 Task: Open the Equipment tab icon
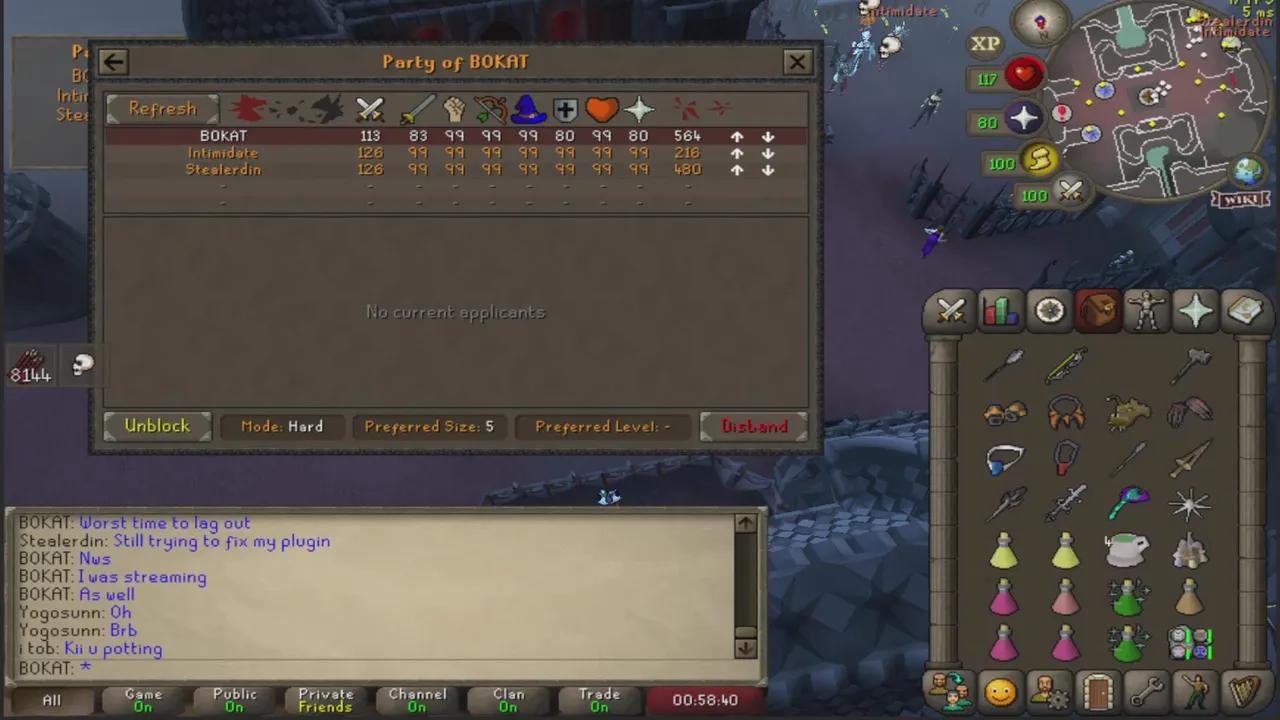pyautogui.click(x=1146, y=311)
